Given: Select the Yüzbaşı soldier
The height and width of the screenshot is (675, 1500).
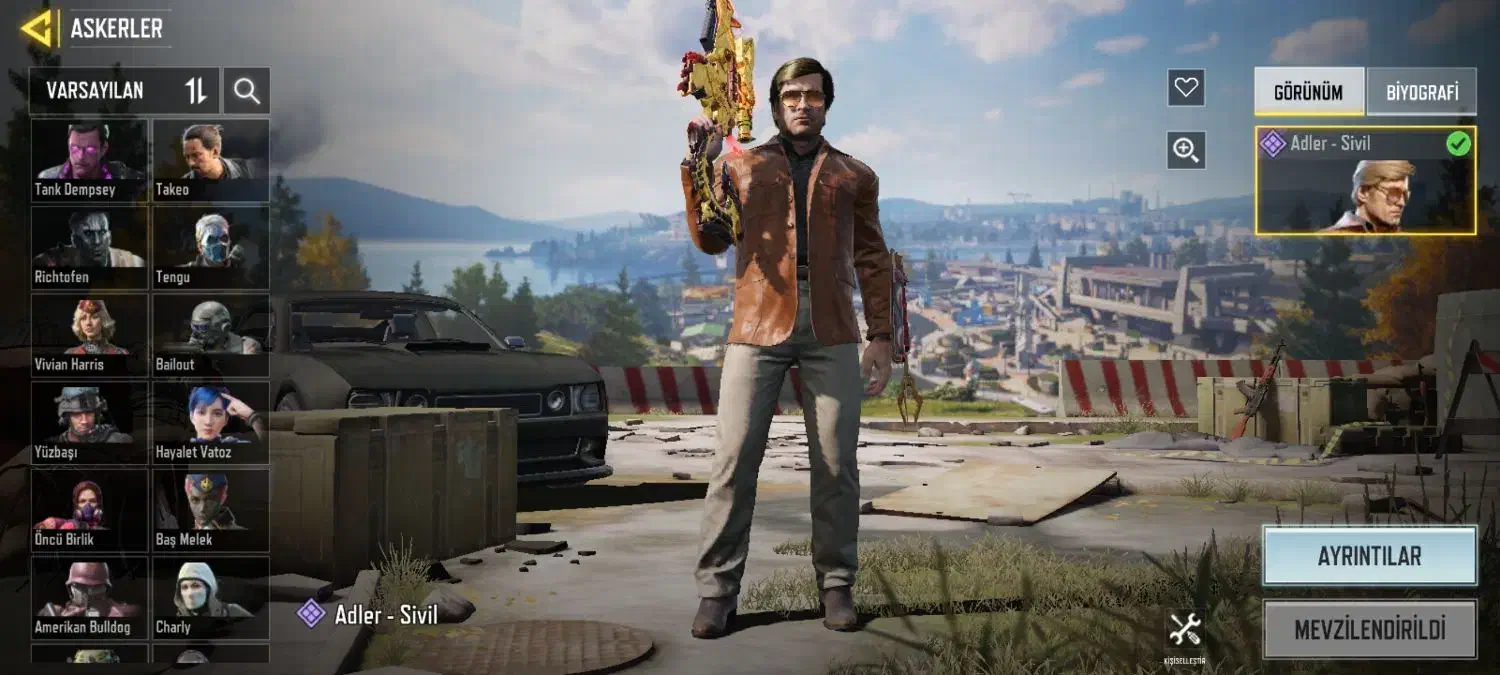Looking at the screenshot, I should click(x=89, y=422).
